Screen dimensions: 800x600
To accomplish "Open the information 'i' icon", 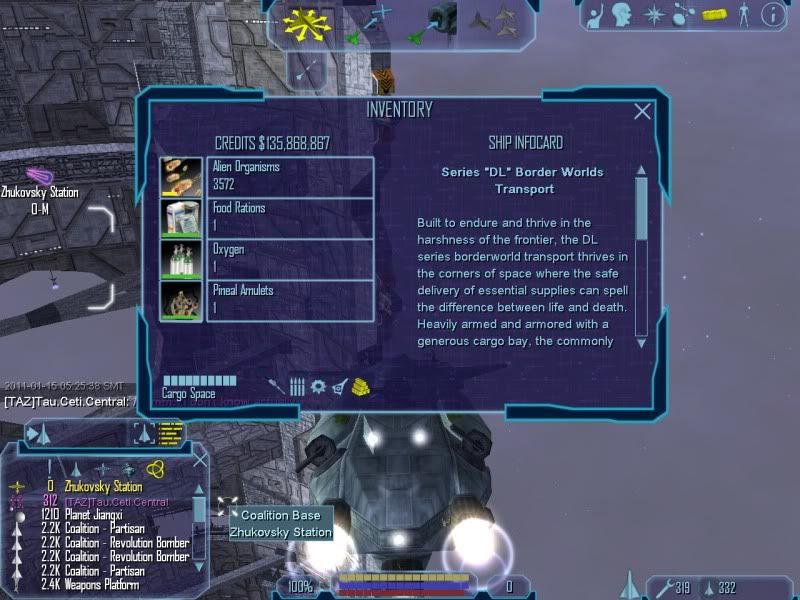I will click(771, 15).
